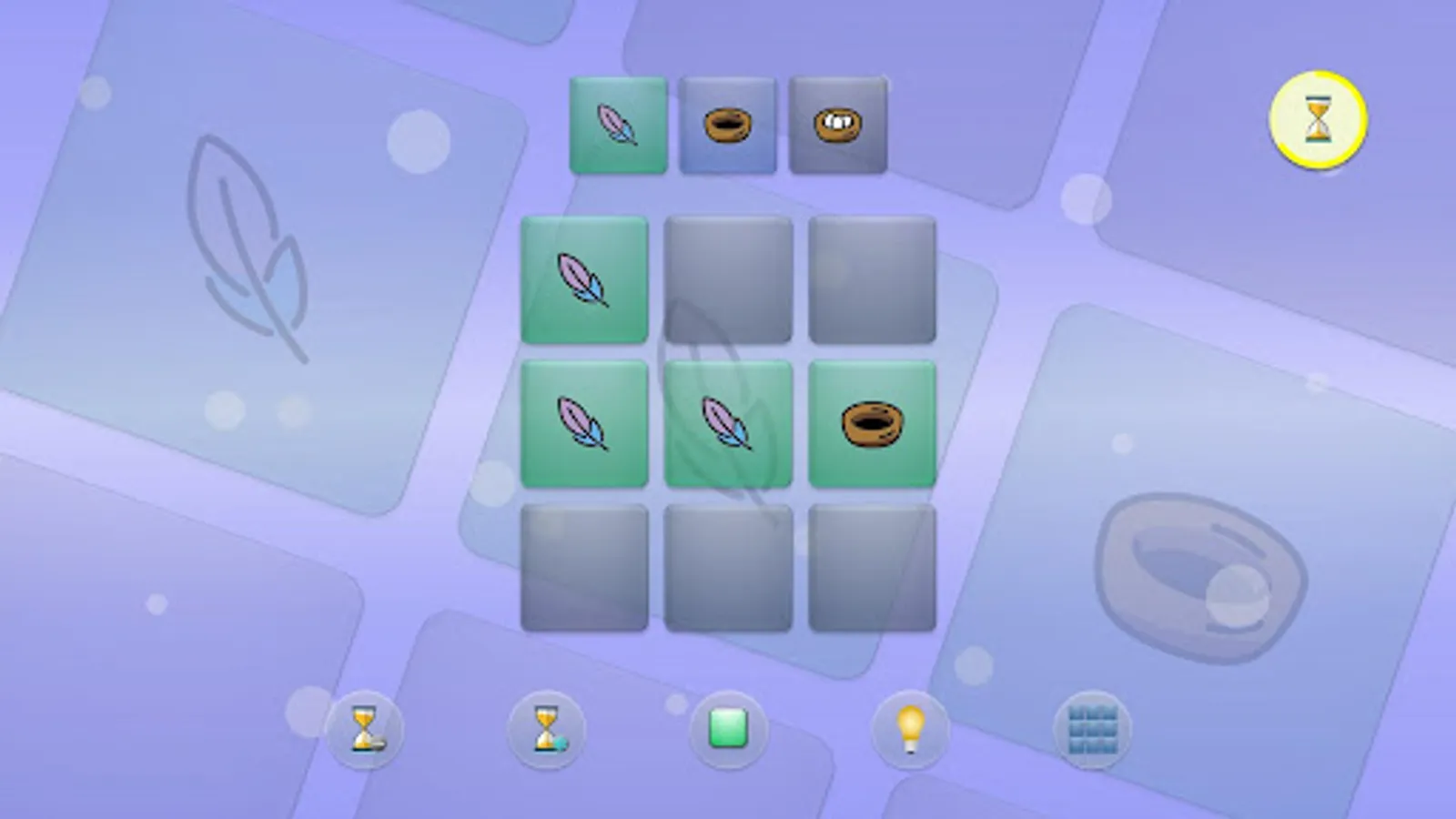Click the bottom-left empty grid tile
1456x819 pixels.
tap(585, 566)
